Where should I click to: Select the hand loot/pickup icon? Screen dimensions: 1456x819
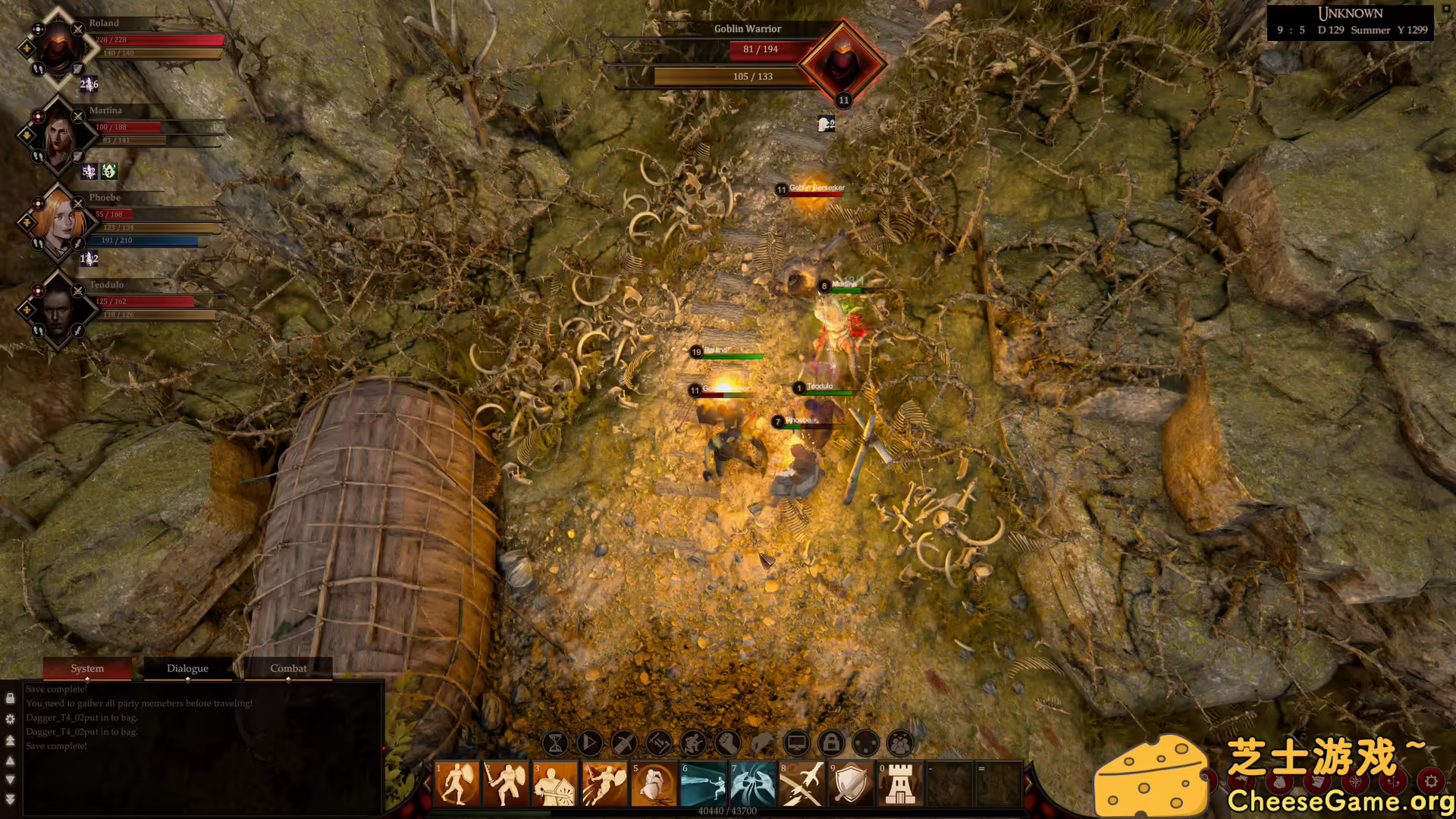pos(762,744)
